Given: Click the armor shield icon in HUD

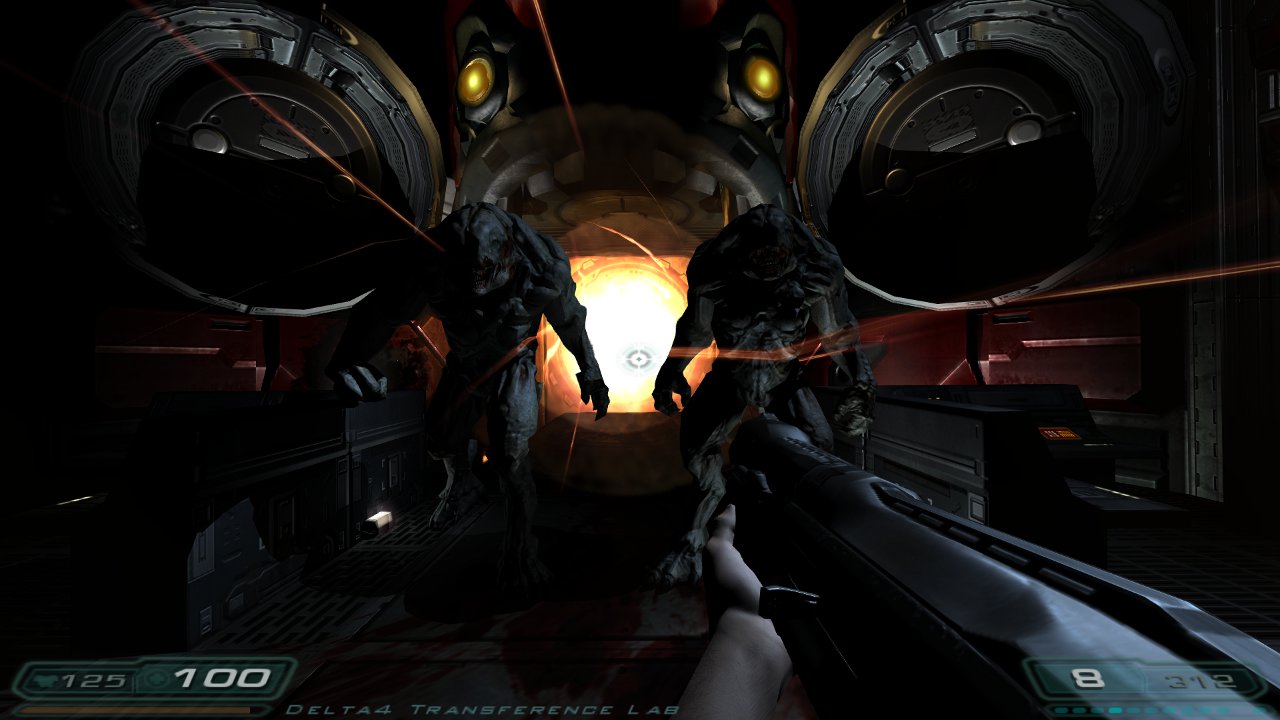Looking at the screenshot, I should 45,679.
